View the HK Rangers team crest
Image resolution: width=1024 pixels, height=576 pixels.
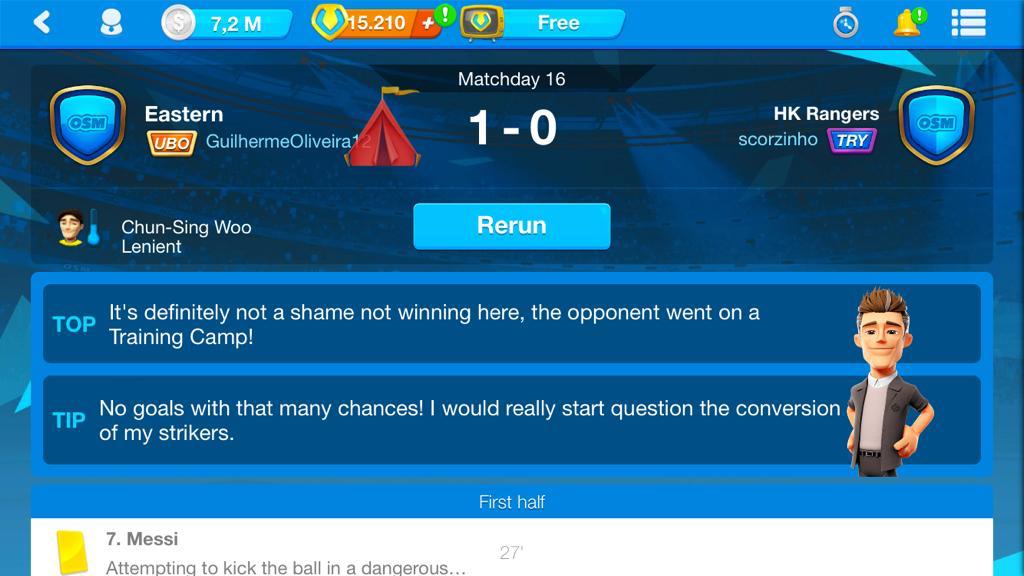click(x=936, y=125)
